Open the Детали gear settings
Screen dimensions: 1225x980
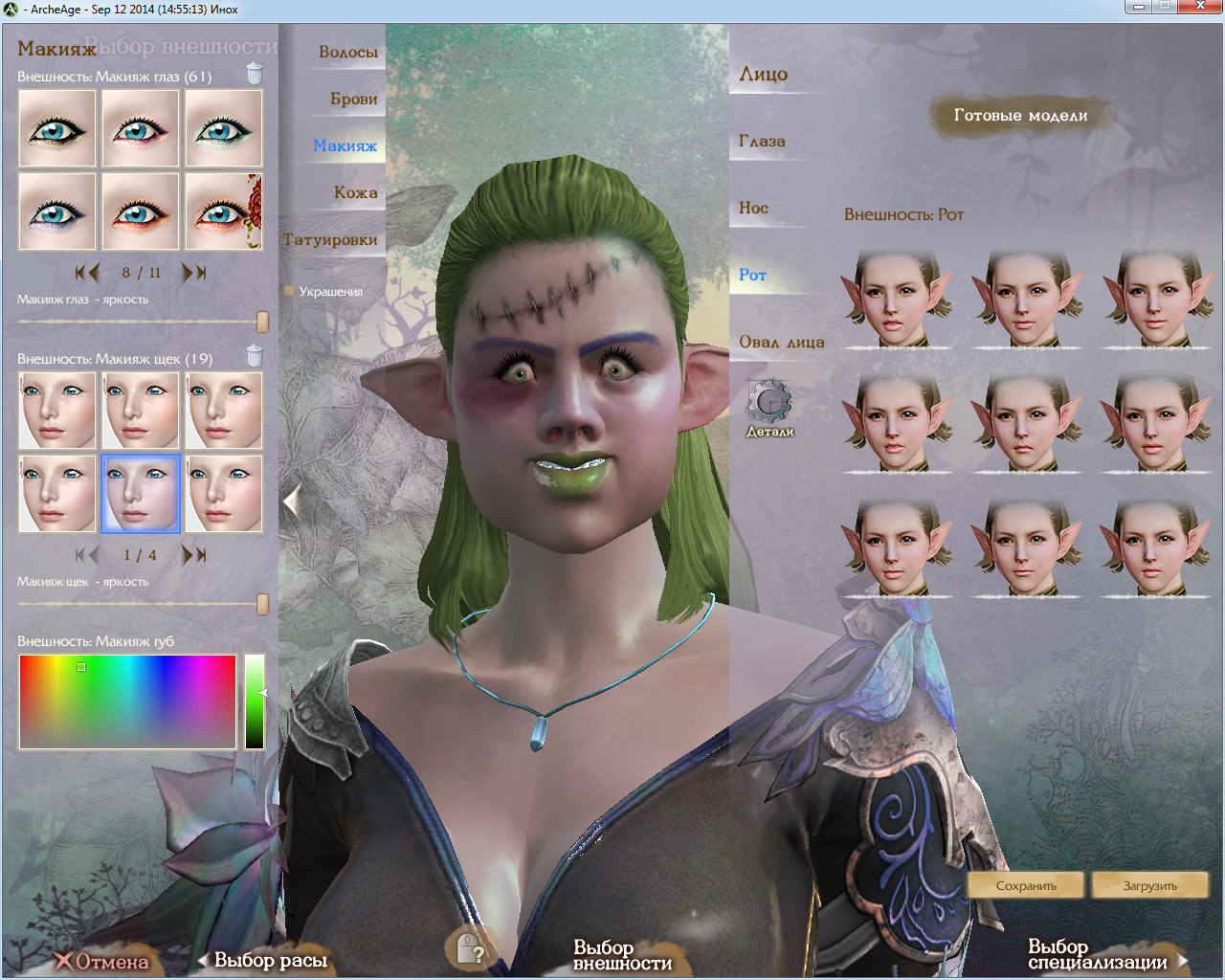tap(769, 406)
